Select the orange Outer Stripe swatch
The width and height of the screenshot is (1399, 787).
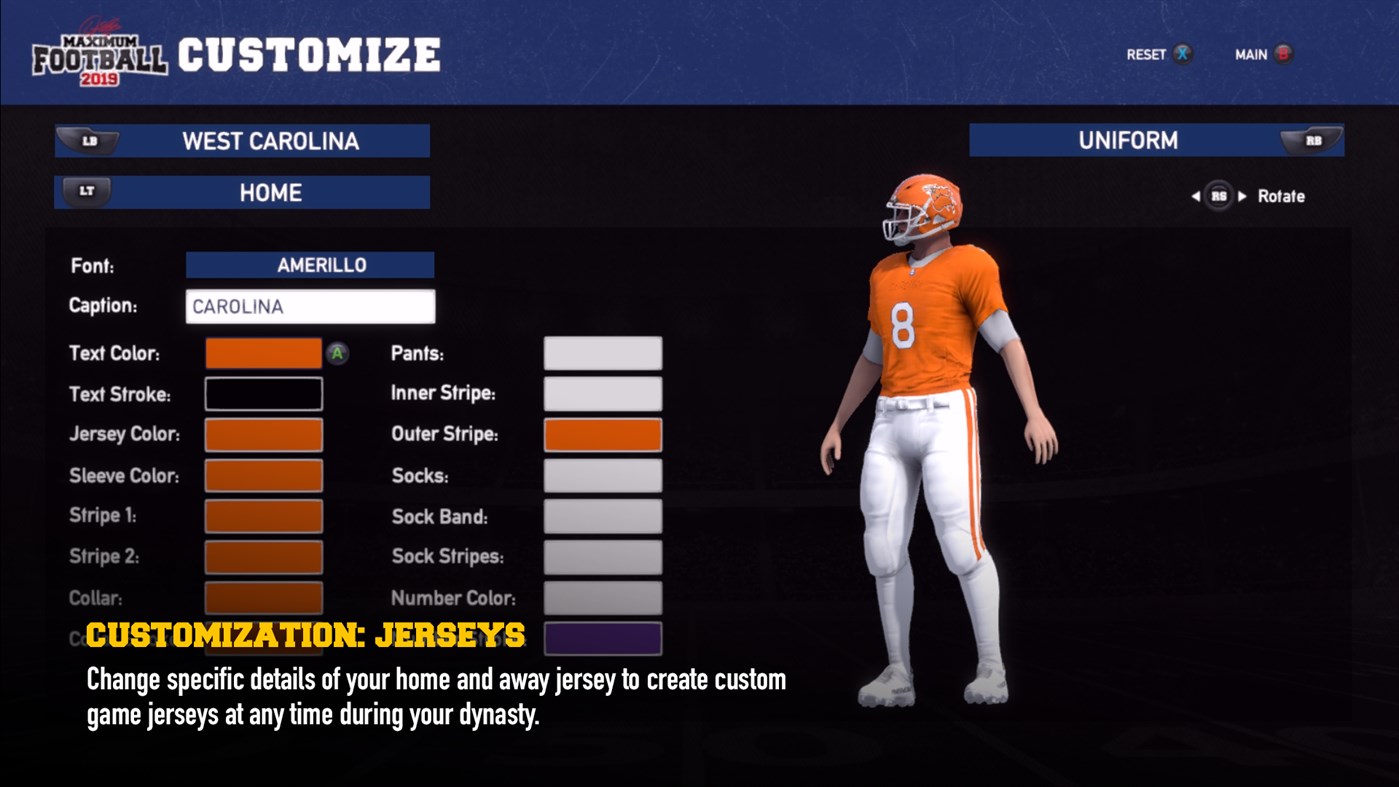(602, 435)
